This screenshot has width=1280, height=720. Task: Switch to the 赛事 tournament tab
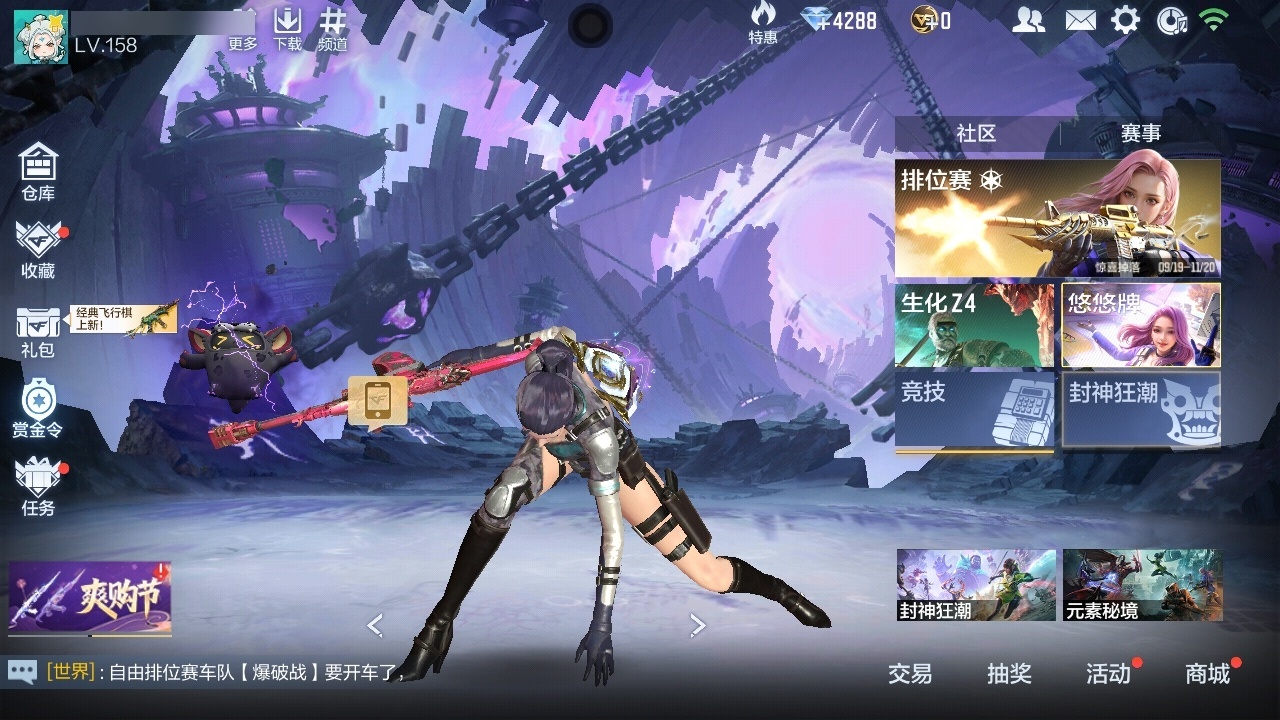1141,134
